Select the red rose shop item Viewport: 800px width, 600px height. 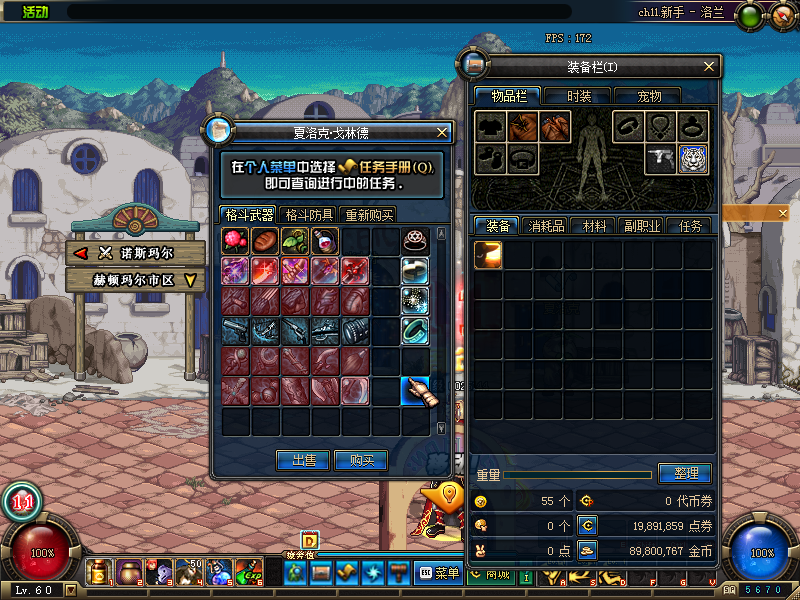click(x=236, y=240)
